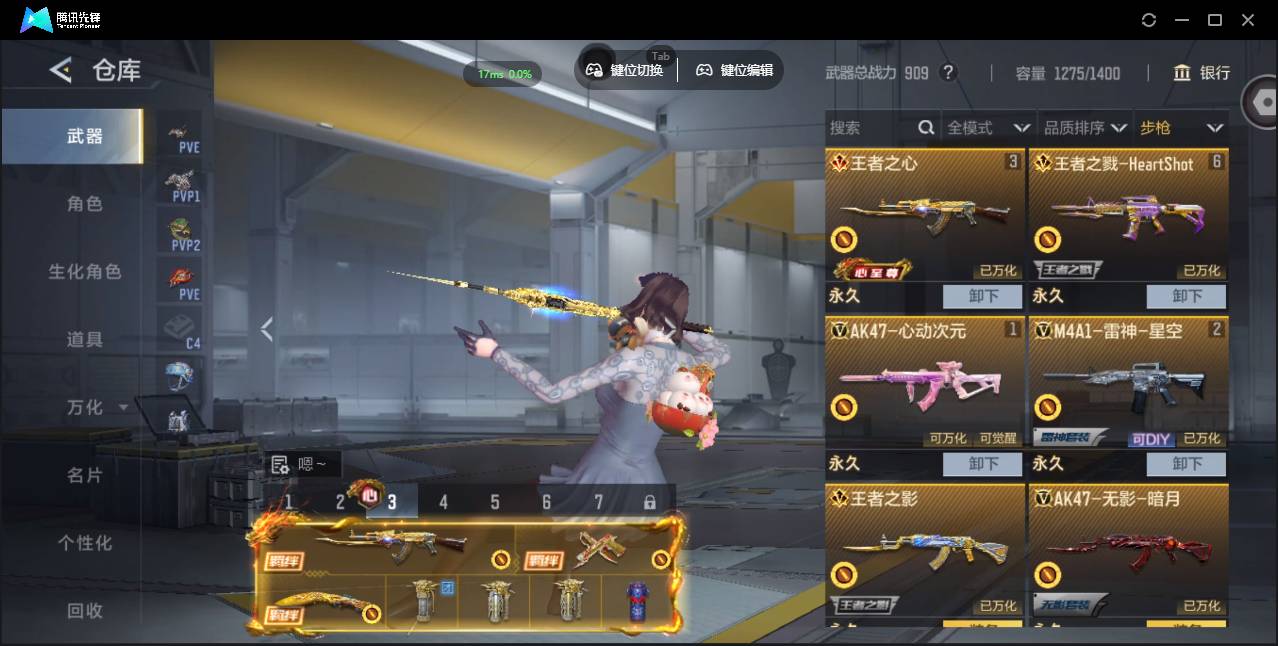Open the 回收 section

84,610
